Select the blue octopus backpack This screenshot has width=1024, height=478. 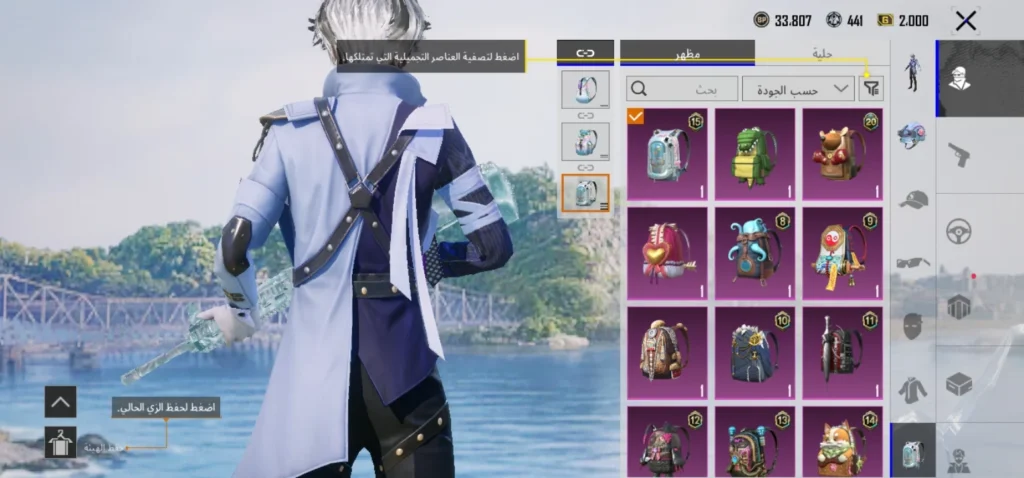755,253
